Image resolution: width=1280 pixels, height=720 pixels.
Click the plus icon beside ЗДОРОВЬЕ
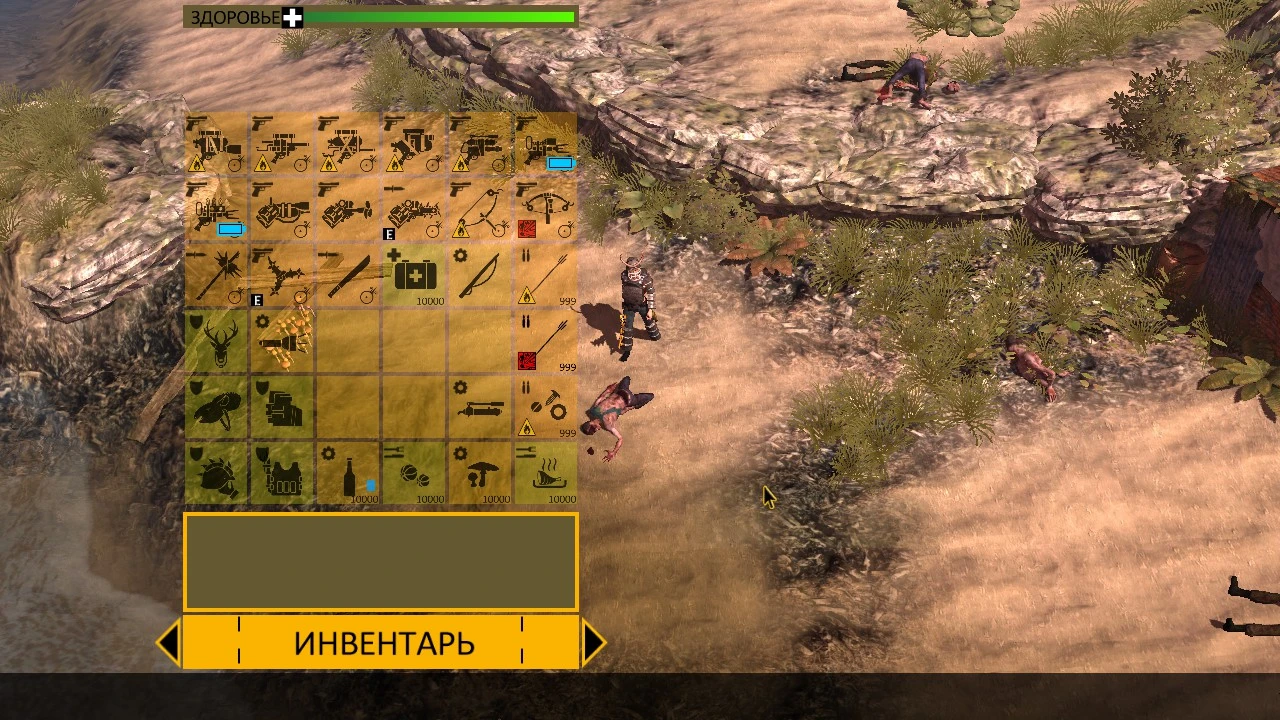coord(291,17)
